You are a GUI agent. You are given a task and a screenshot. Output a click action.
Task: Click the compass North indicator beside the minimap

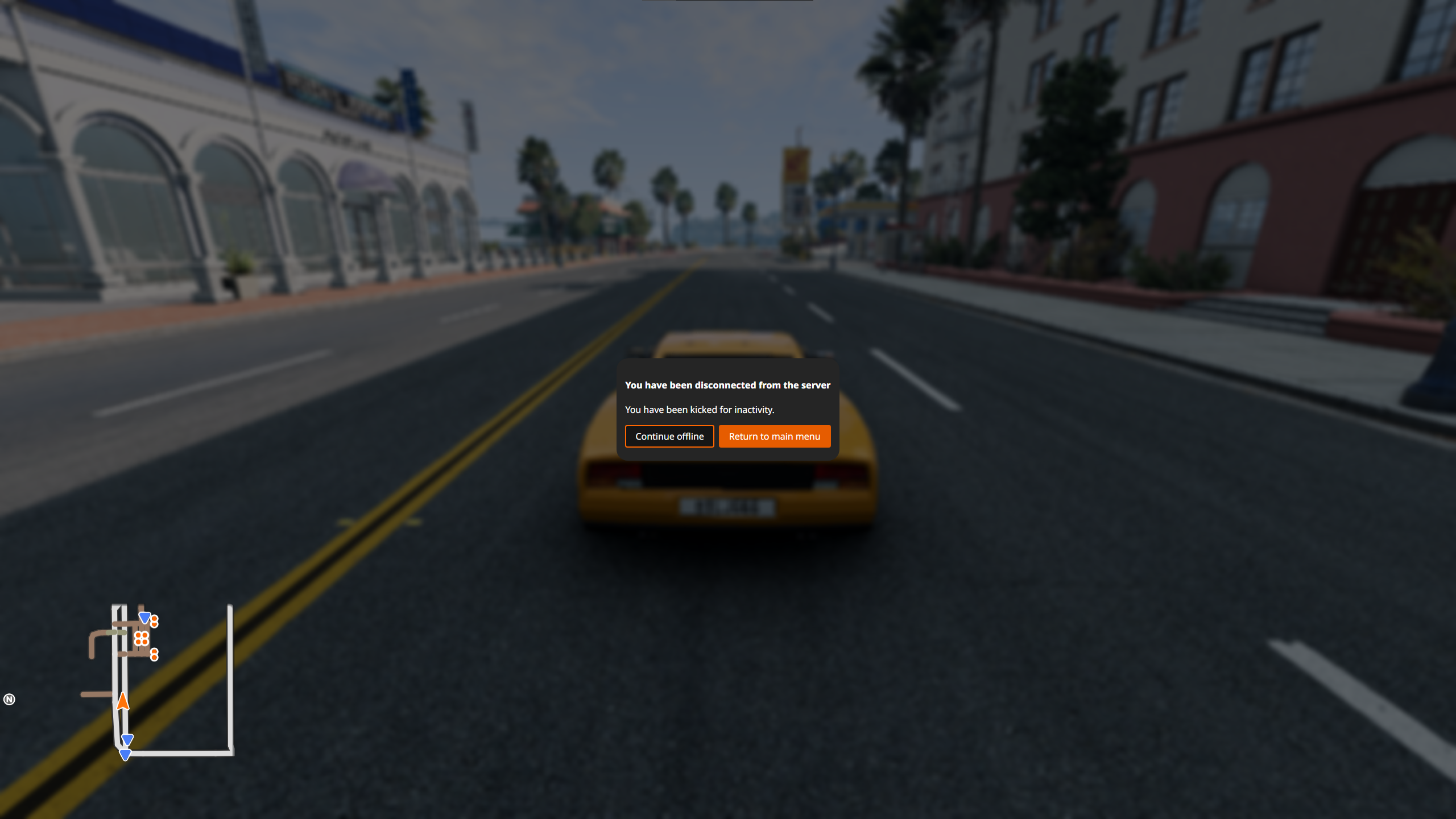click(x=9, y=700)
